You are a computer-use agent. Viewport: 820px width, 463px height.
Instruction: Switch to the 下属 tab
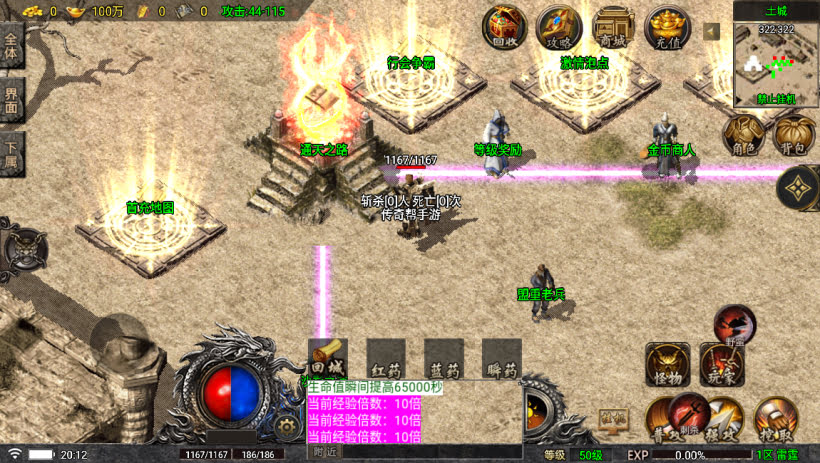(x=12, y=150)
